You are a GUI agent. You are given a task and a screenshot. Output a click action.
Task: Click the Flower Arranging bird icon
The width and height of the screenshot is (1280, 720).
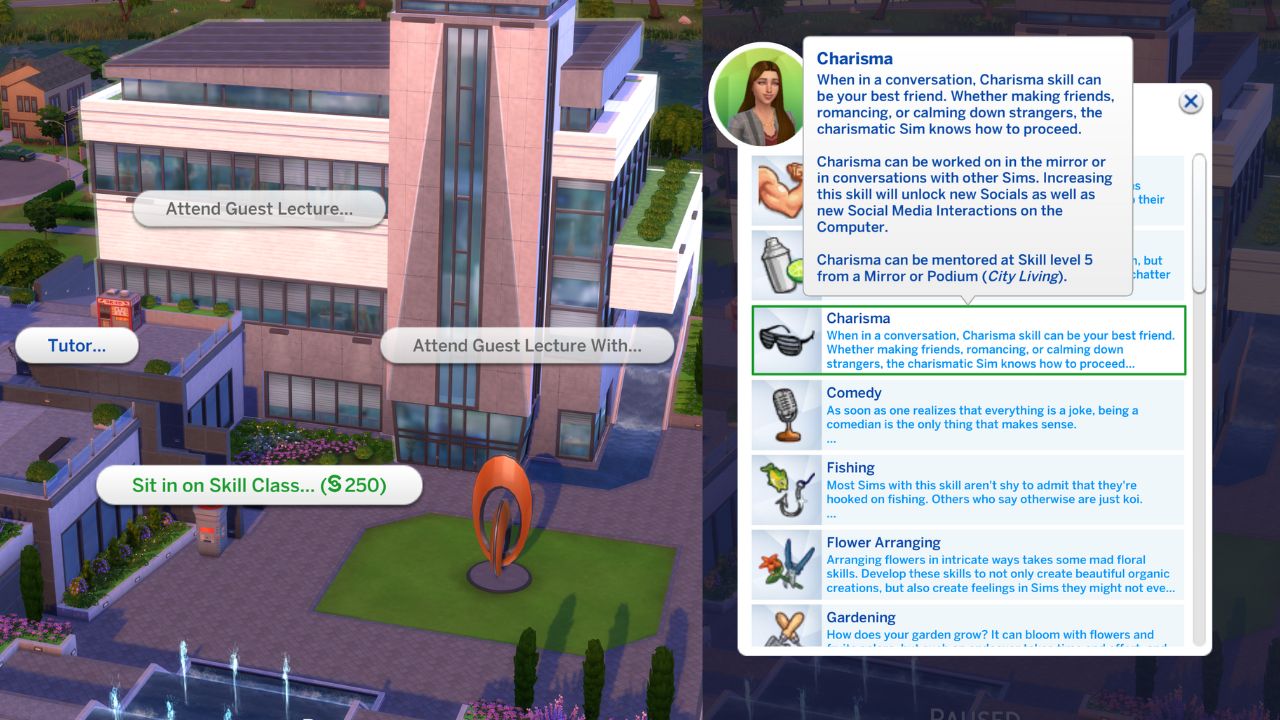(786, 564)
